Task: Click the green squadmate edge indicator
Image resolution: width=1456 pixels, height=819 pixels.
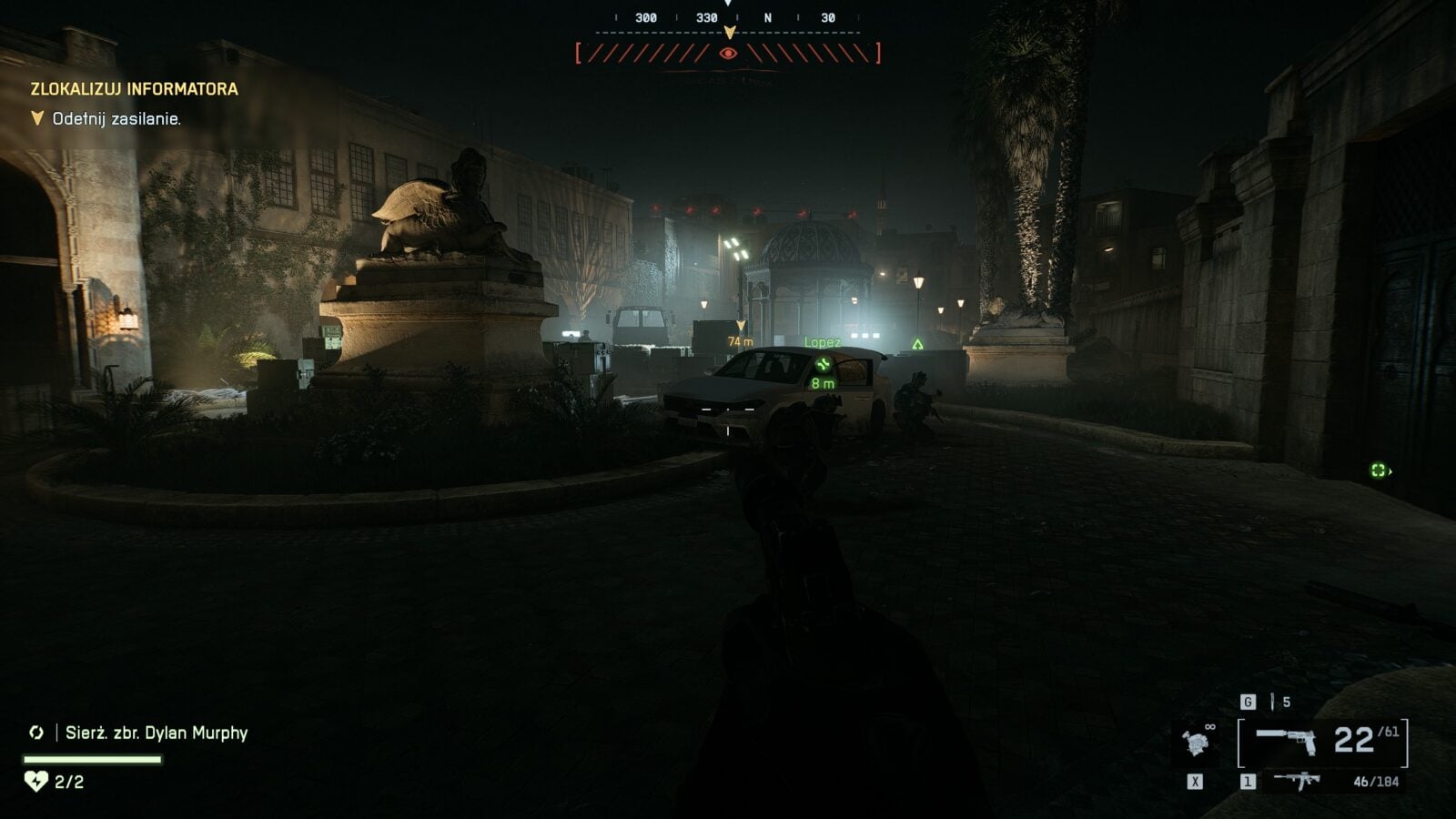Action: click(x=1380, y=470)
